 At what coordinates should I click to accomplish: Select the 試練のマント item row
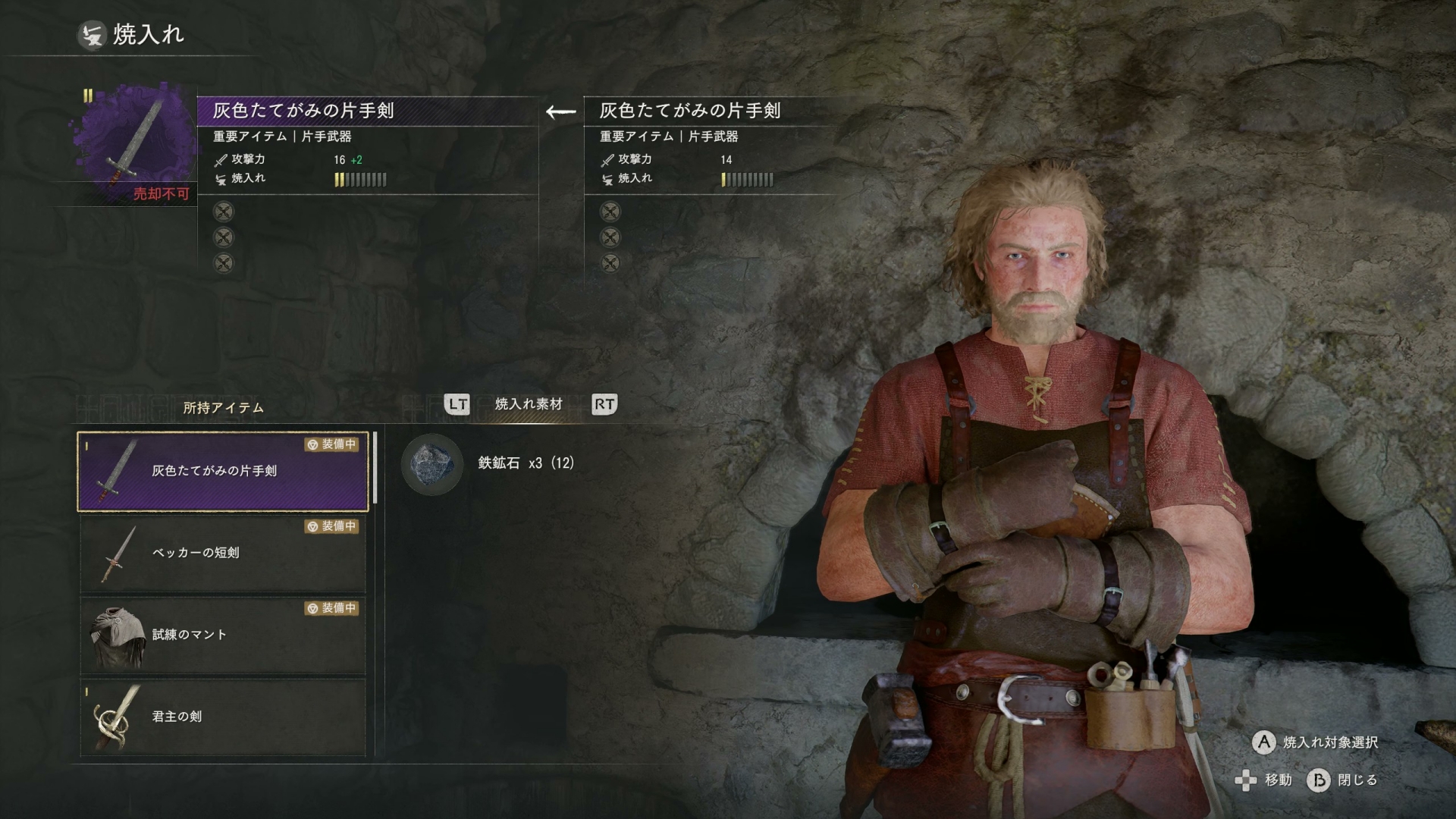(223, 635)
